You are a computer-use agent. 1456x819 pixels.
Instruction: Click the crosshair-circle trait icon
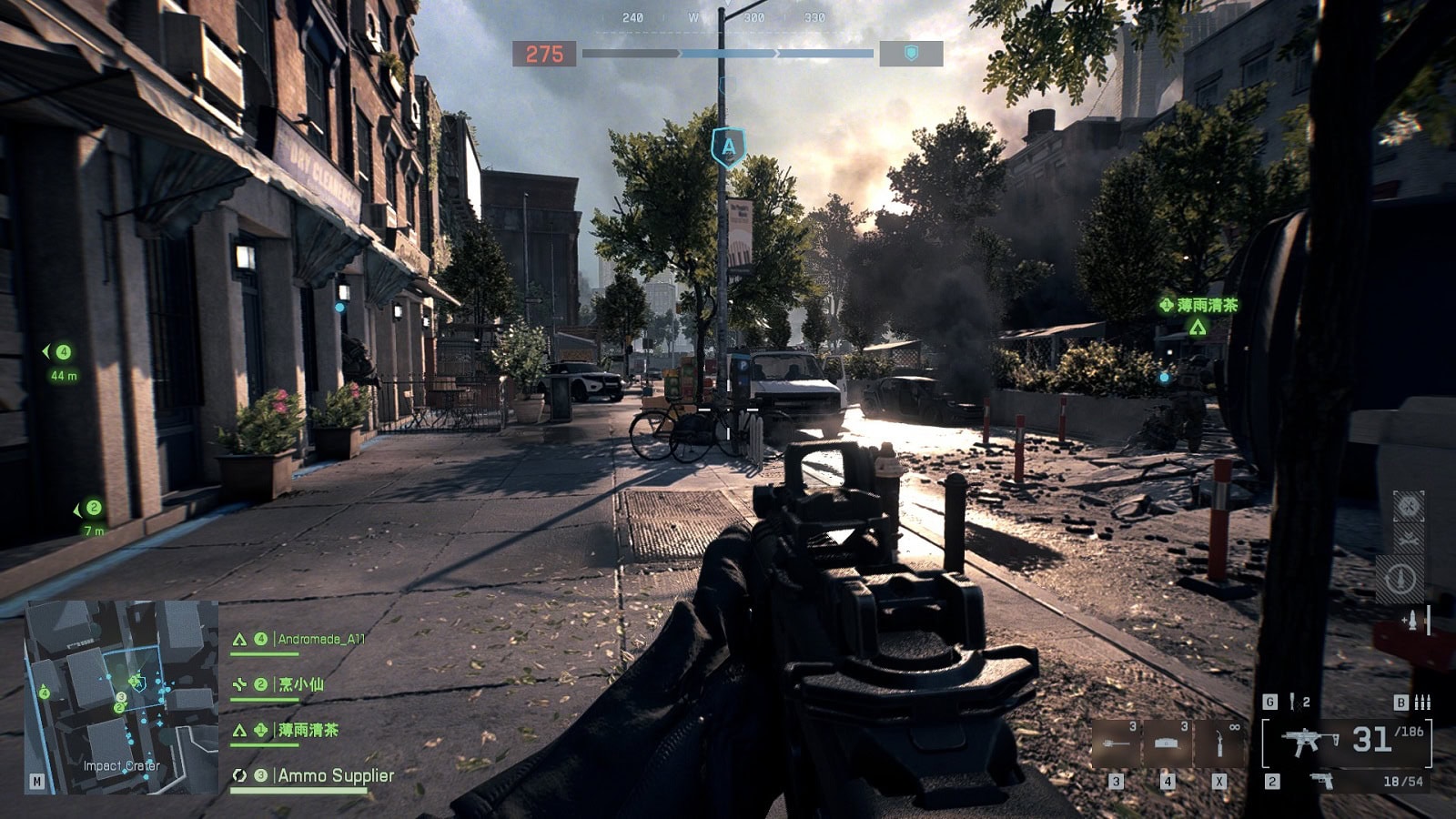point(1408,505)
